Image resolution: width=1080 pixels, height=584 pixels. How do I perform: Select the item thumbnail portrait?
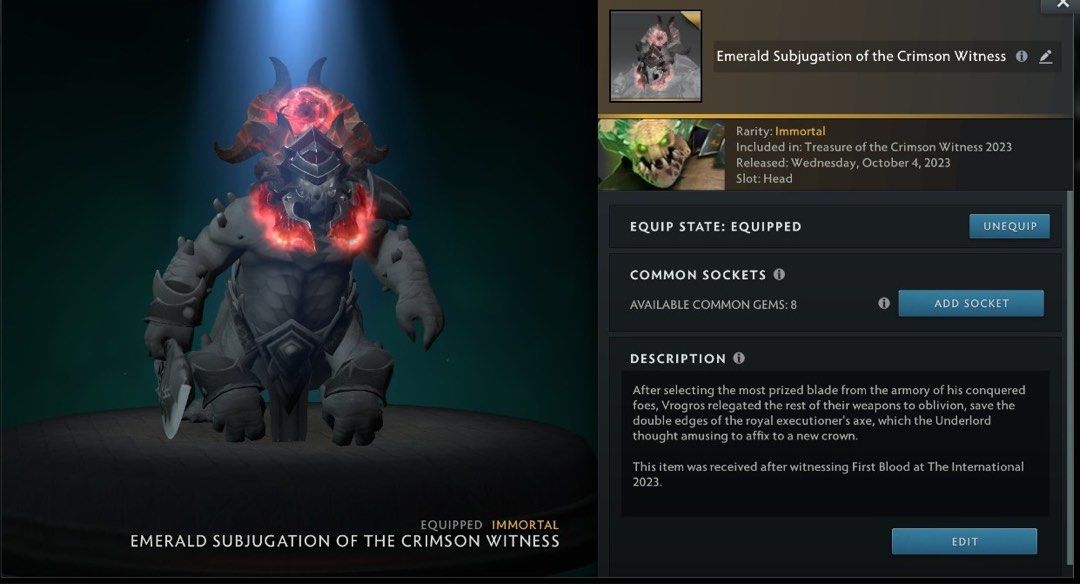(655, 56)
